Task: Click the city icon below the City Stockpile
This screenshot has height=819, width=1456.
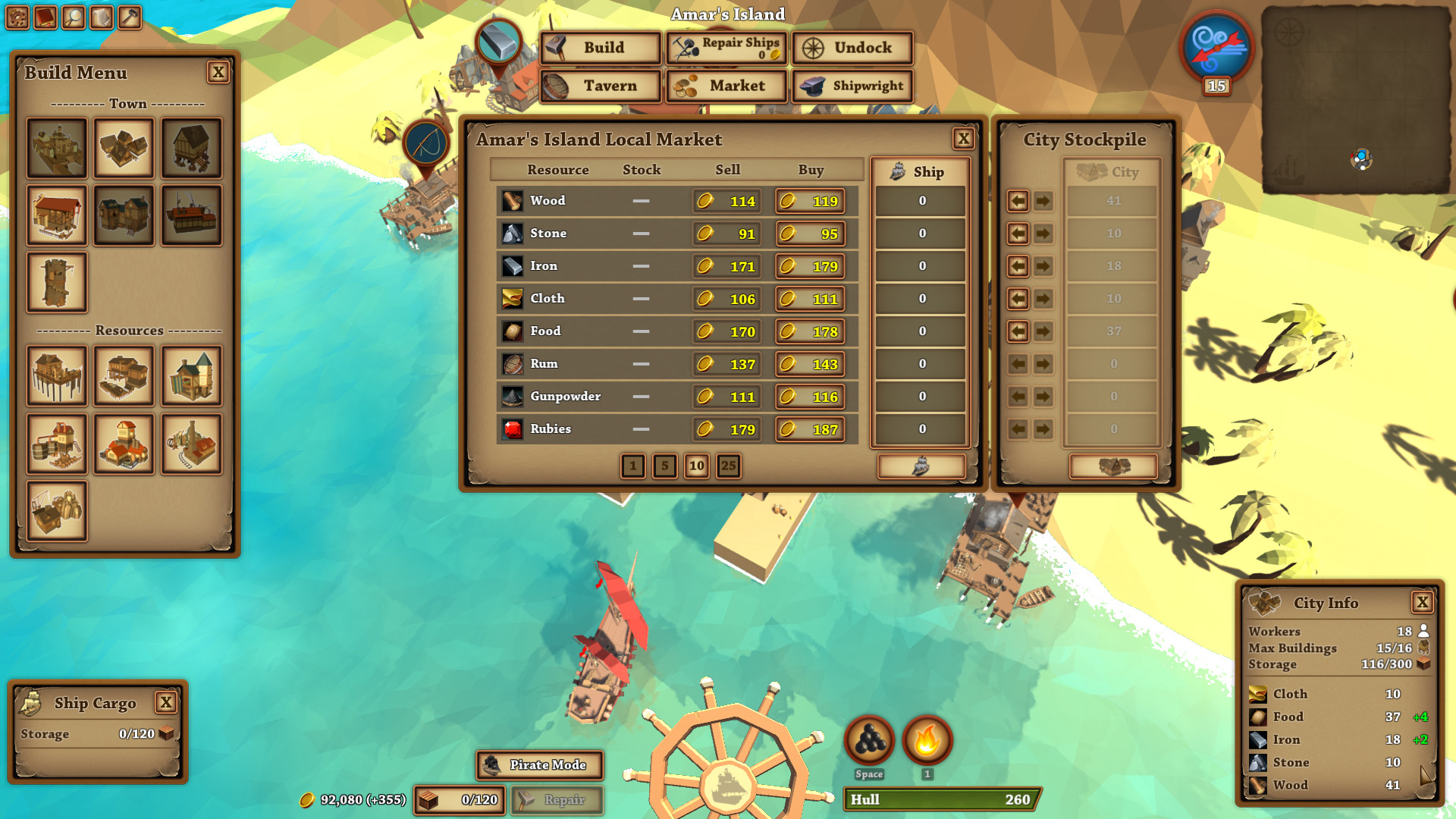Action: coord(1112,467)
